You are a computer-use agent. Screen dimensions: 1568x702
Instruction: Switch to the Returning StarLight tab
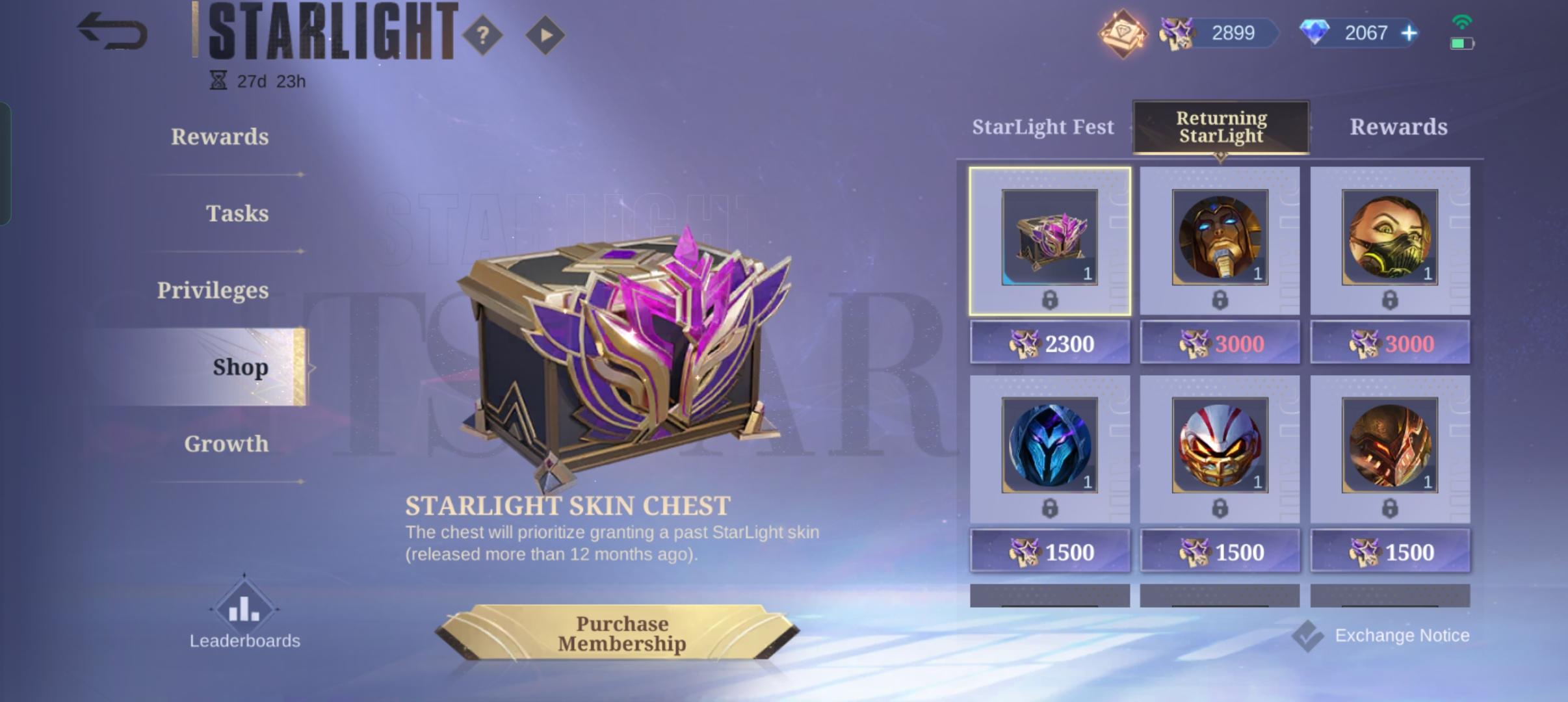(1220, 127)
